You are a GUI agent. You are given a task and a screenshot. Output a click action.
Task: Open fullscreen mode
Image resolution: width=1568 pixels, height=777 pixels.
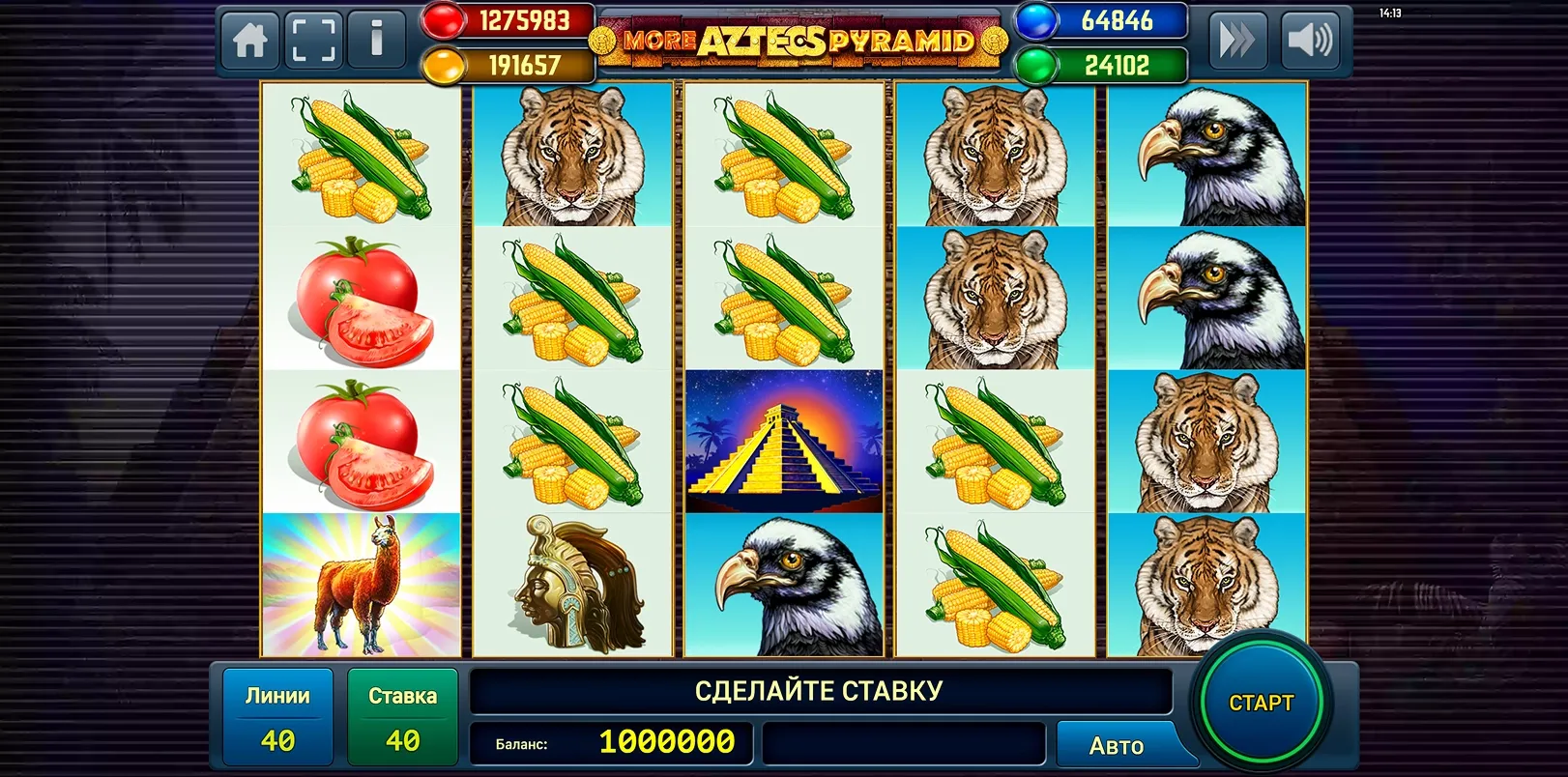tap(313, 41)
